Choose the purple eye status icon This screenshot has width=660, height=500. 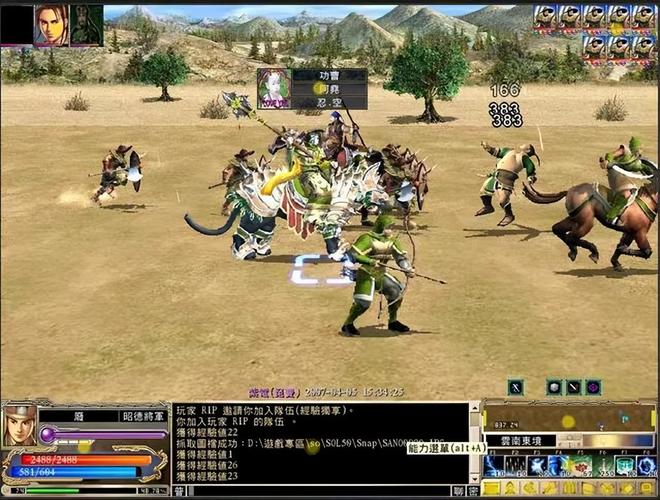[x=593, y=387]
